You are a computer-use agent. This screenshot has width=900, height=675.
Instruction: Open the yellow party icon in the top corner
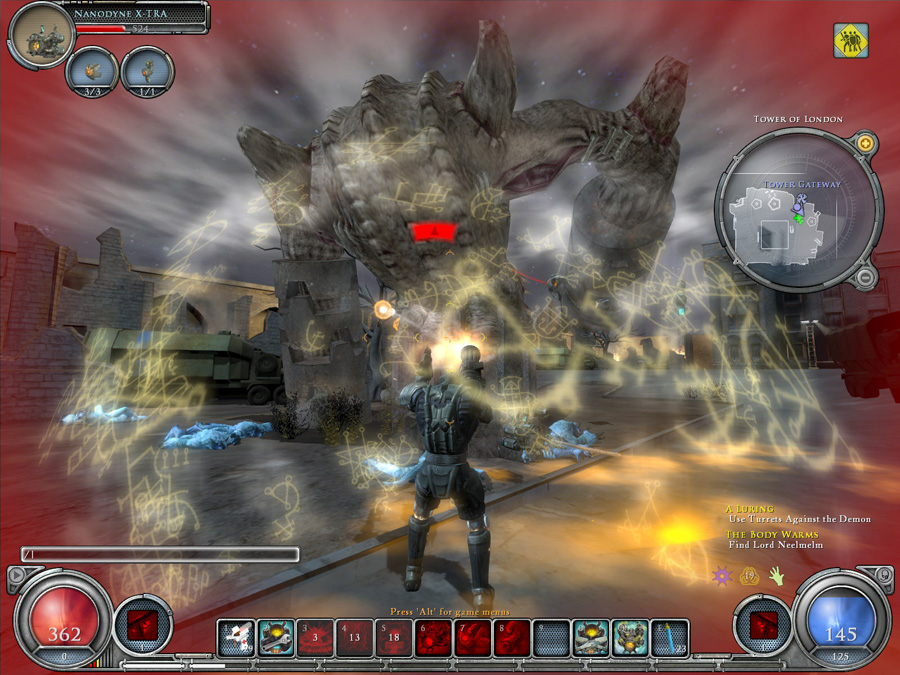(x=850, y=41)
